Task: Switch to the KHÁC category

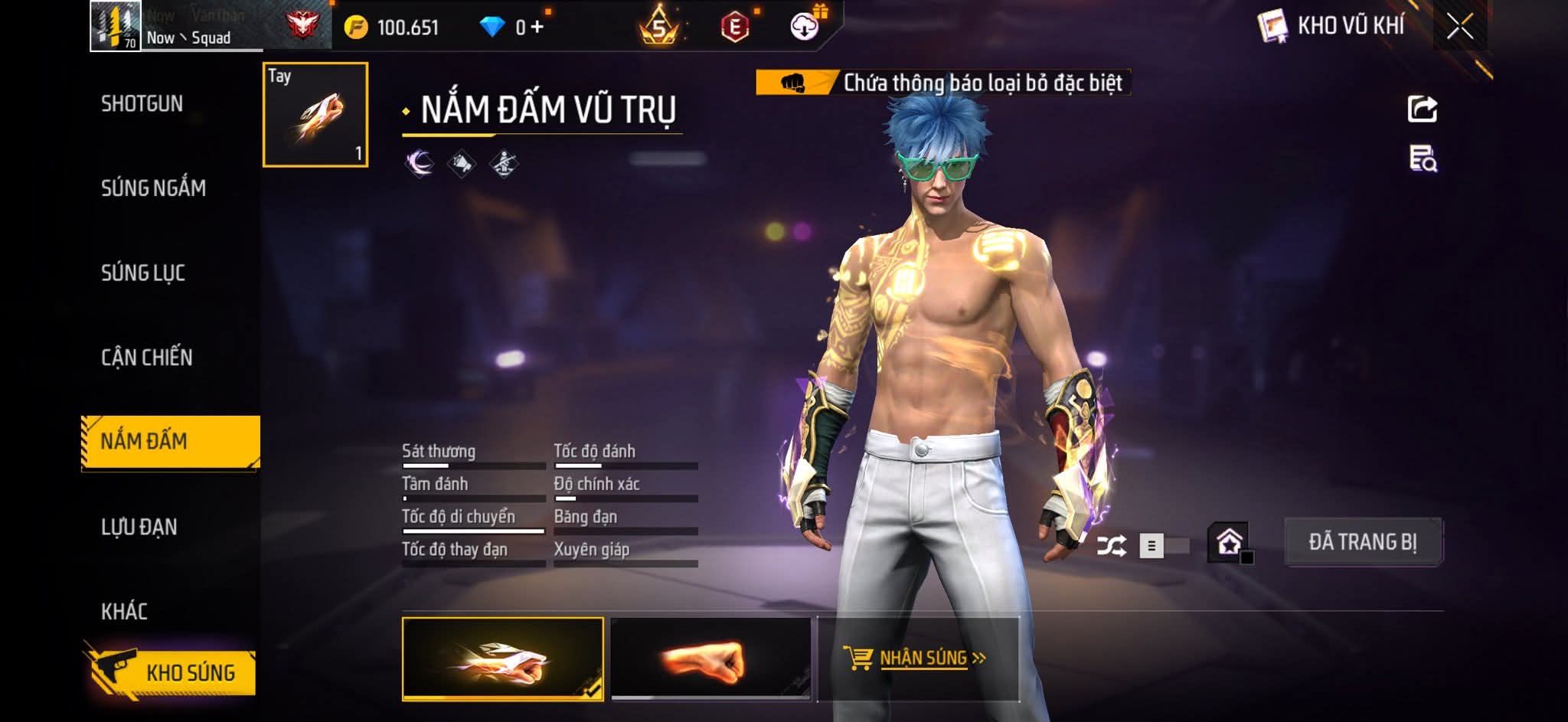Action: (124, 611)
